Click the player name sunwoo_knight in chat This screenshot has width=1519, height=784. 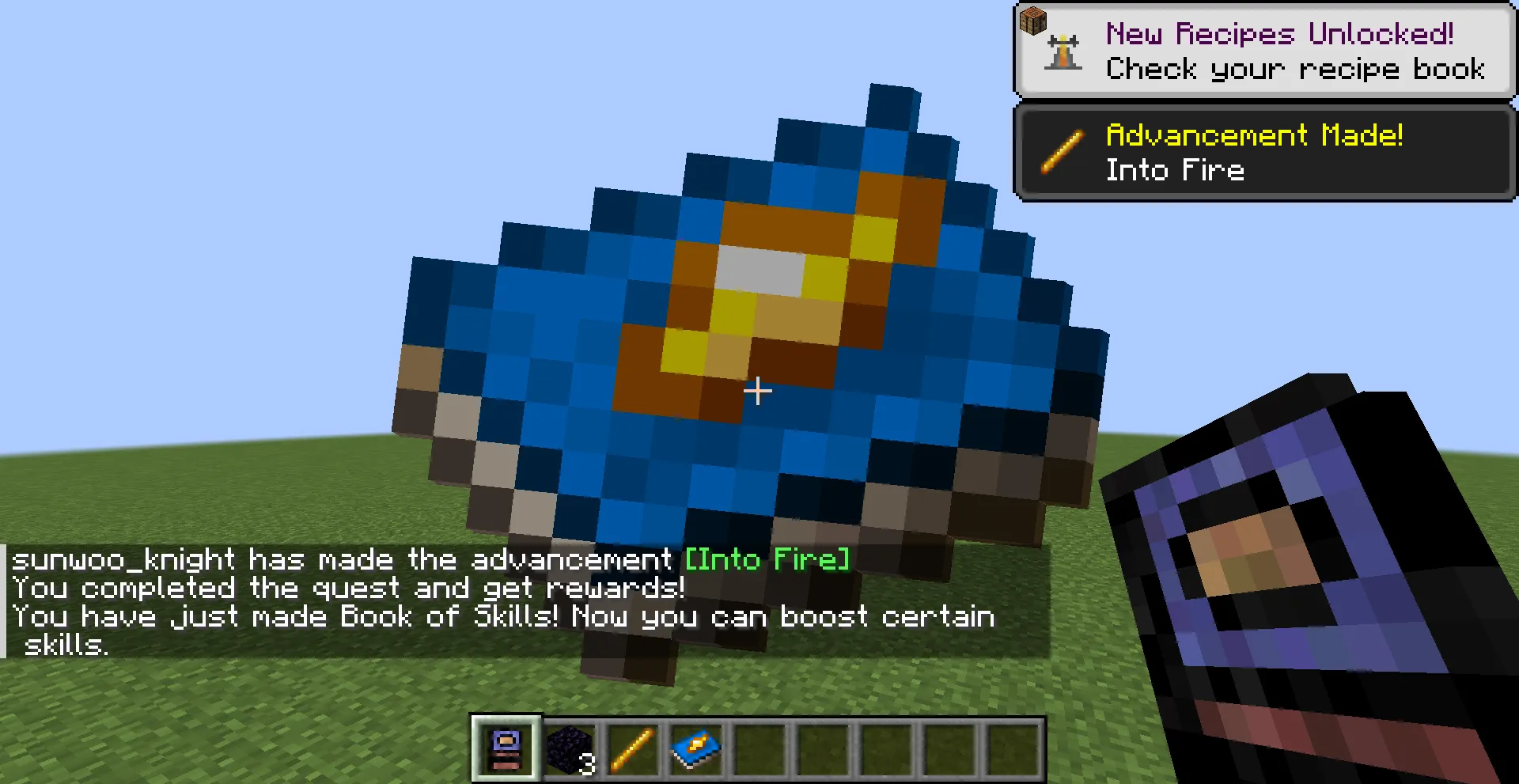[x=123, y=559]
